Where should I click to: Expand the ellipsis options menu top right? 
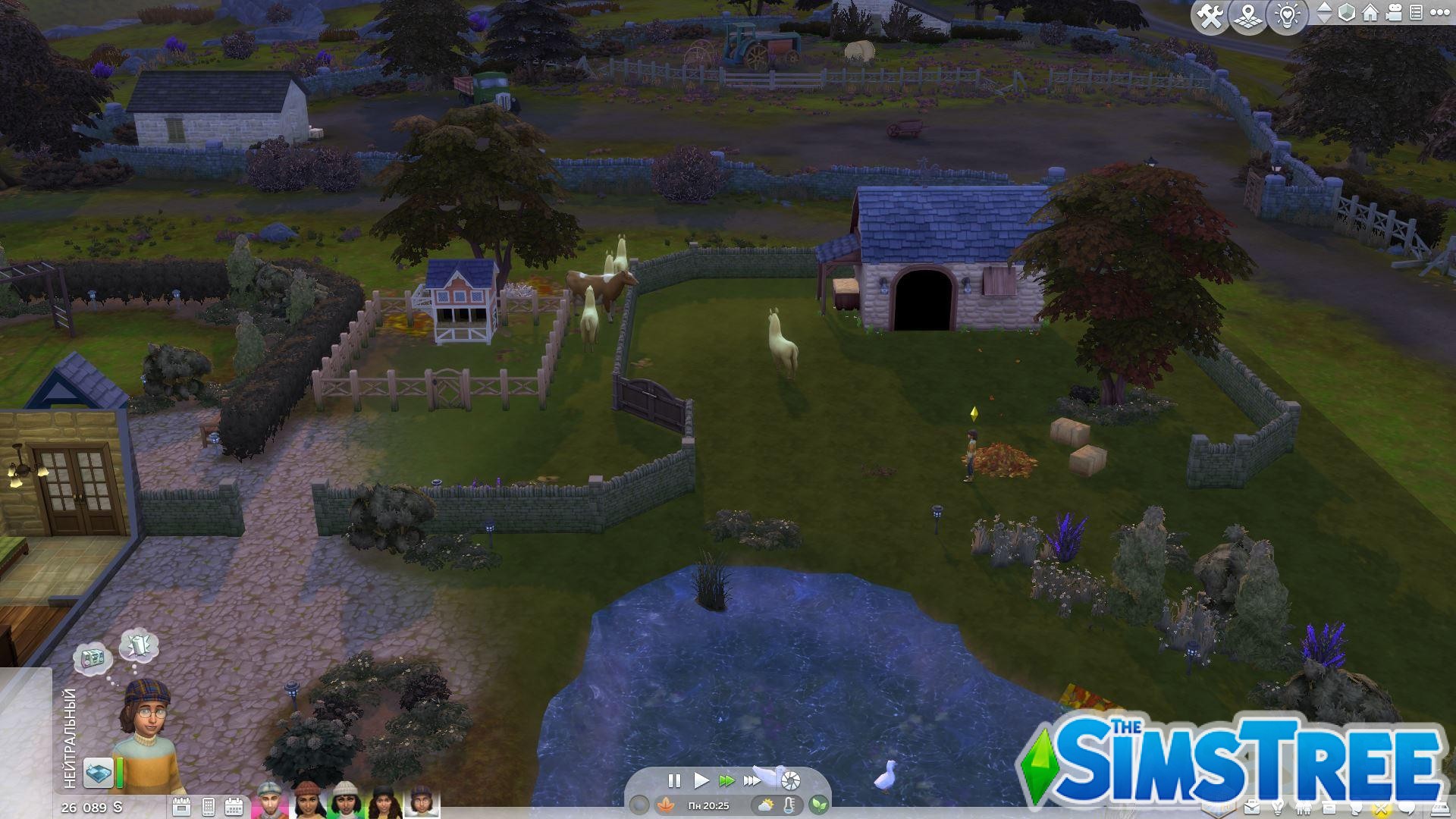[x=1441, y=13]
